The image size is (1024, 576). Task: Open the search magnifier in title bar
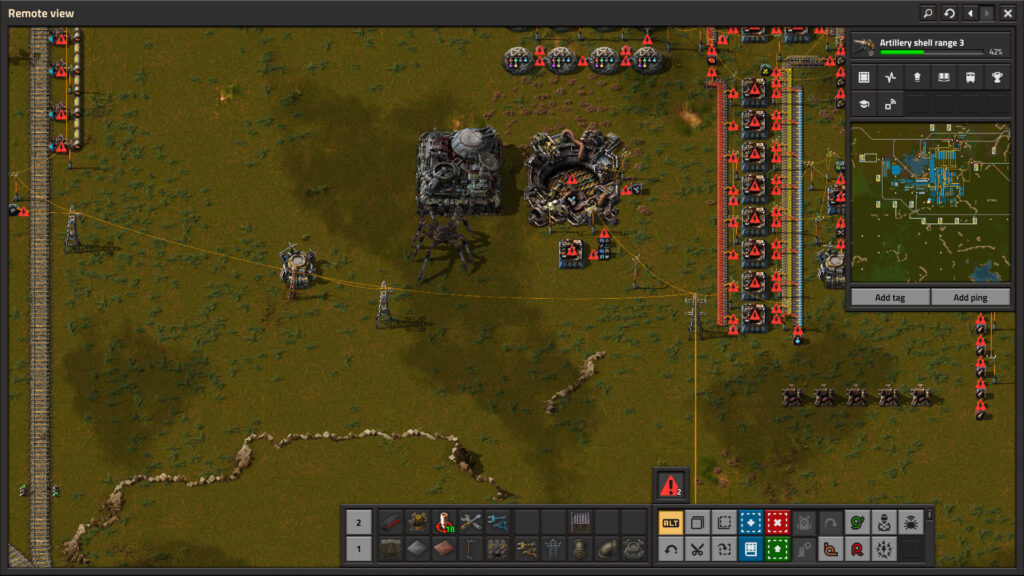928,13
